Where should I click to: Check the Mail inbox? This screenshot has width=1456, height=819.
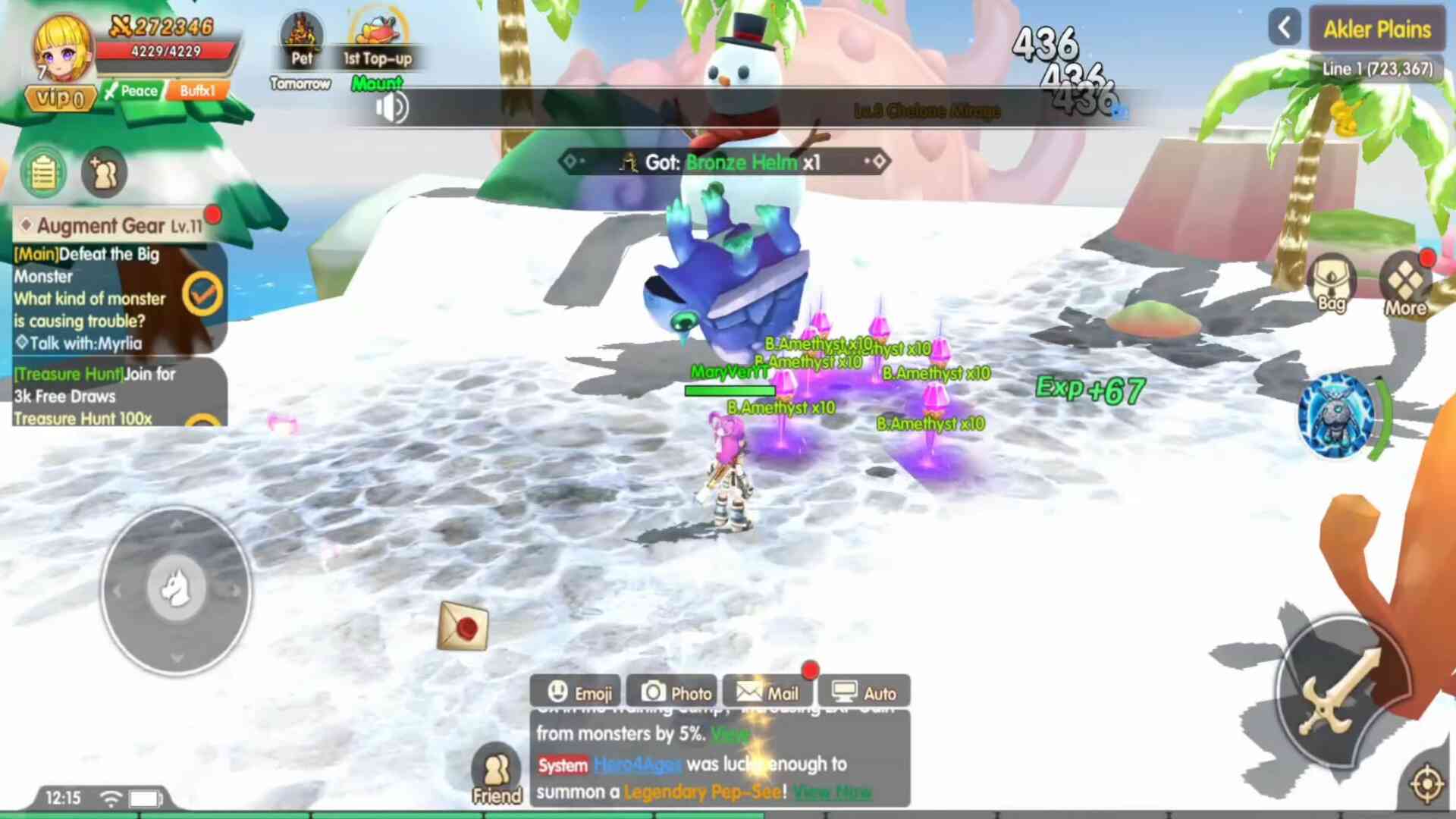click(767, 692)
